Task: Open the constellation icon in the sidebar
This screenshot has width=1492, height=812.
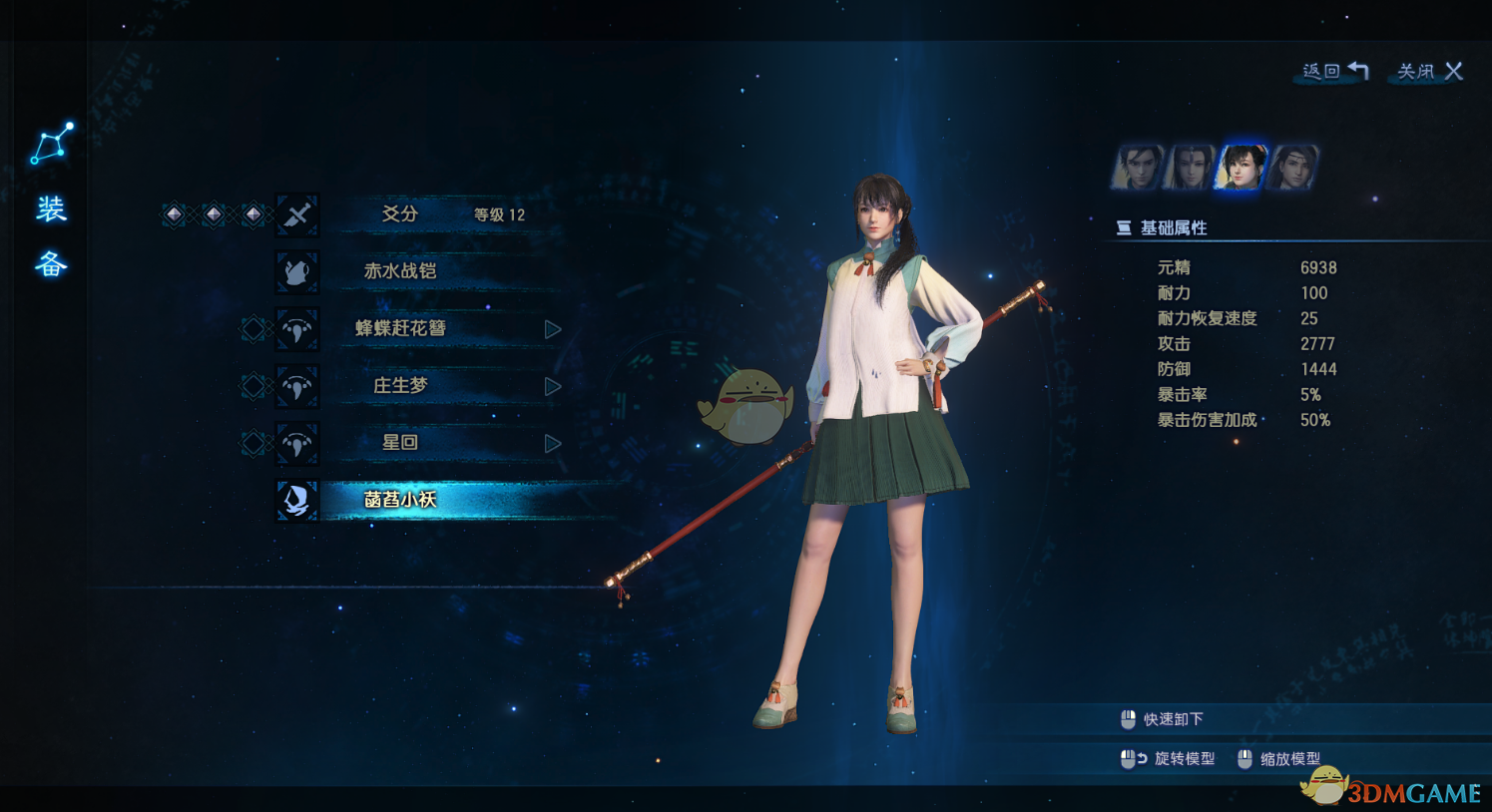Action: pyautogui.click(x=52, y=144)
